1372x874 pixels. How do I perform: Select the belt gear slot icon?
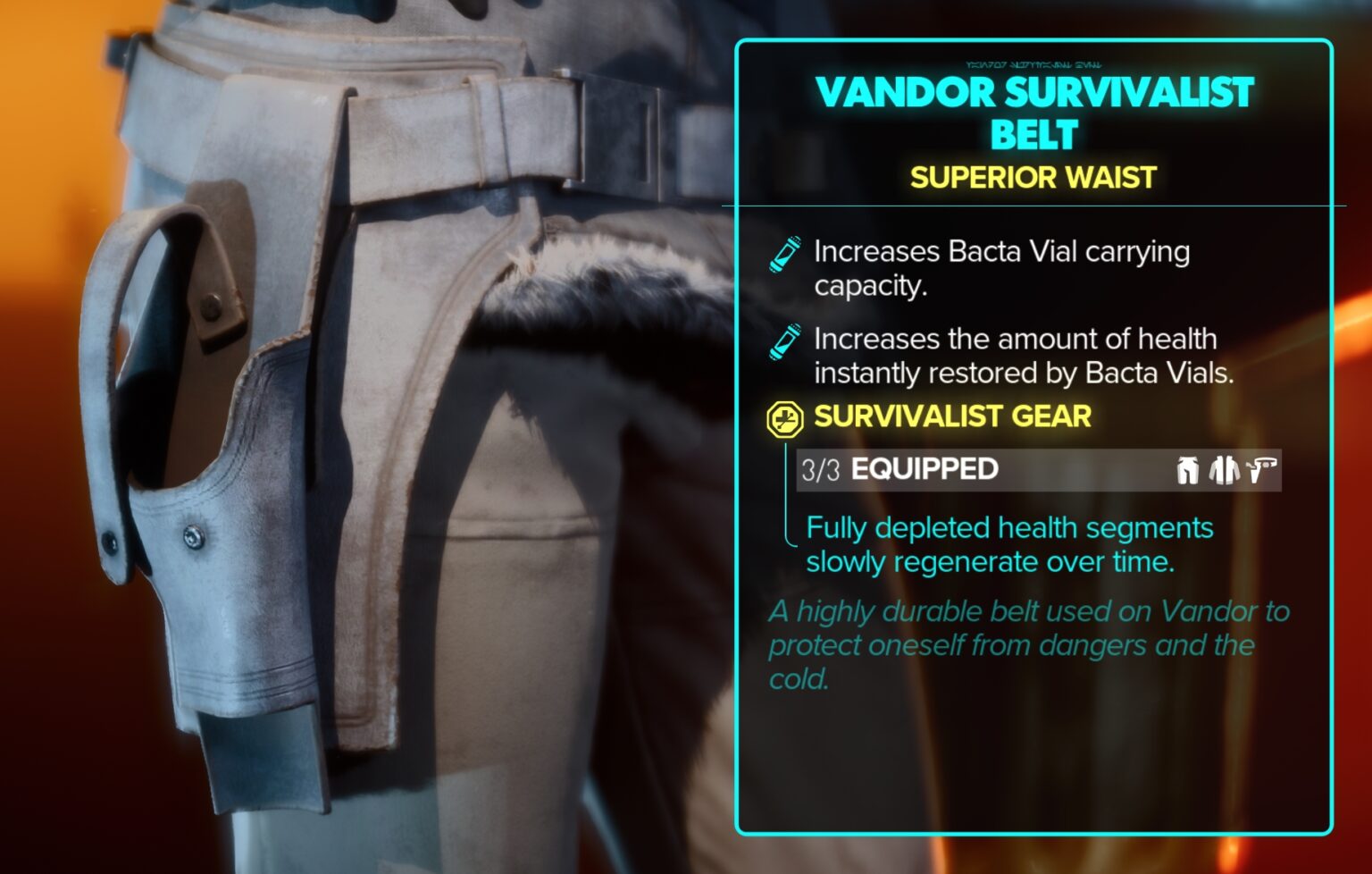tap(1261, 467)
